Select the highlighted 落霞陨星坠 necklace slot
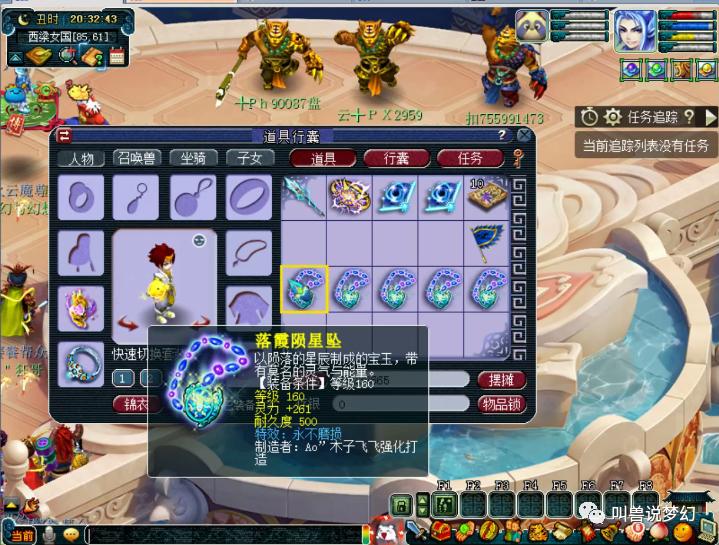 [303, 291]
